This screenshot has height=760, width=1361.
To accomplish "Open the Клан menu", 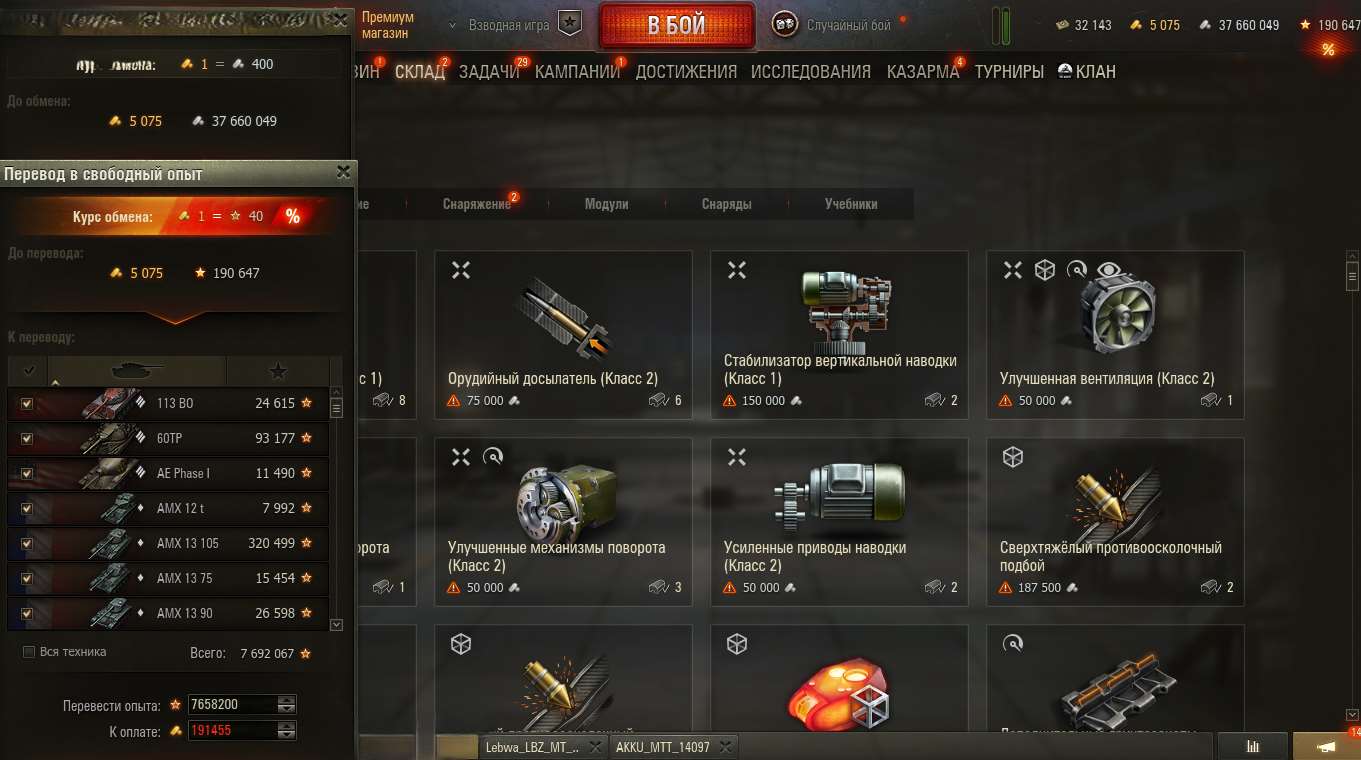I will pos(1087,72).
